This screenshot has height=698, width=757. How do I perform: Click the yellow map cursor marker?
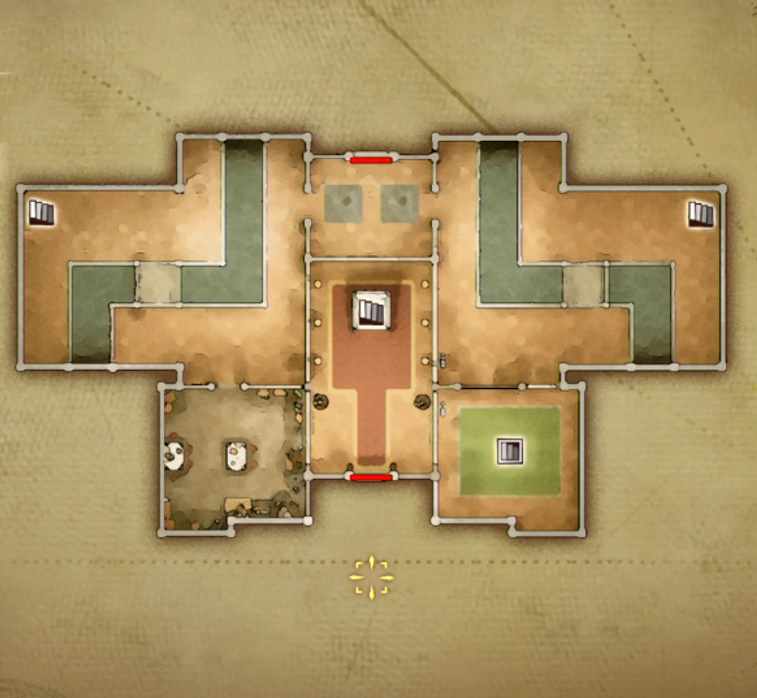point(371,577)
